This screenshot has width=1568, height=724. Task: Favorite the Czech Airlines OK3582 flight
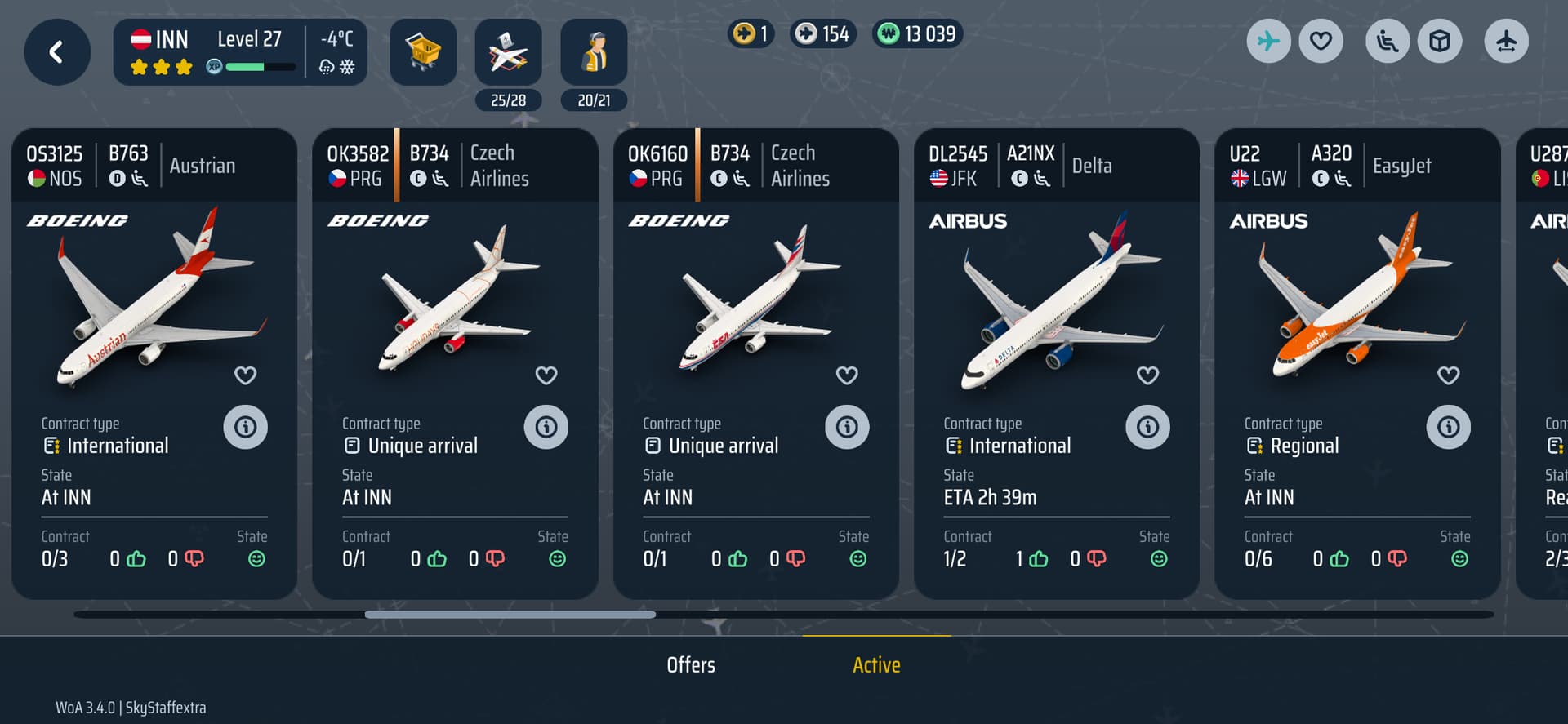(546, 375)
